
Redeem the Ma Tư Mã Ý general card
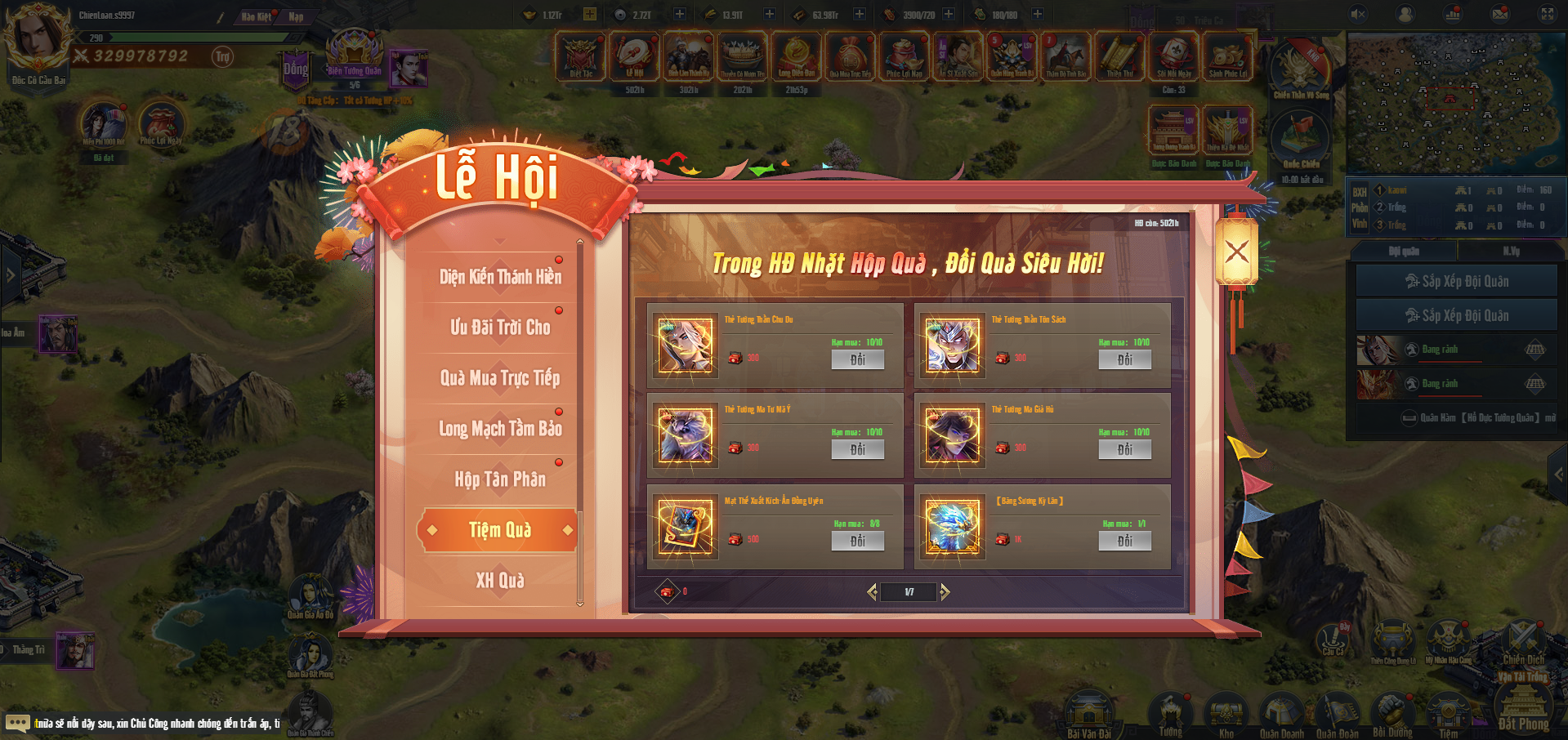[857, 450]
